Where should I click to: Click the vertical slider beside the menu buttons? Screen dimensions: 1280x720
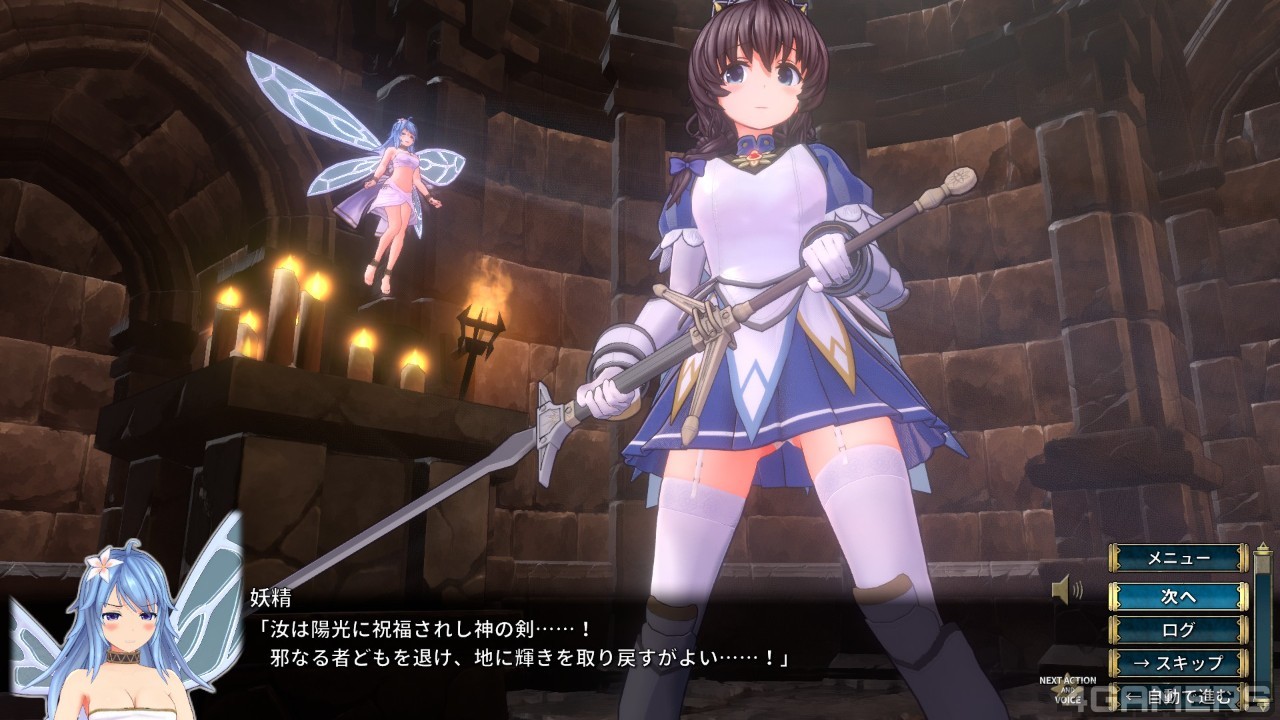pos(1263,620)
